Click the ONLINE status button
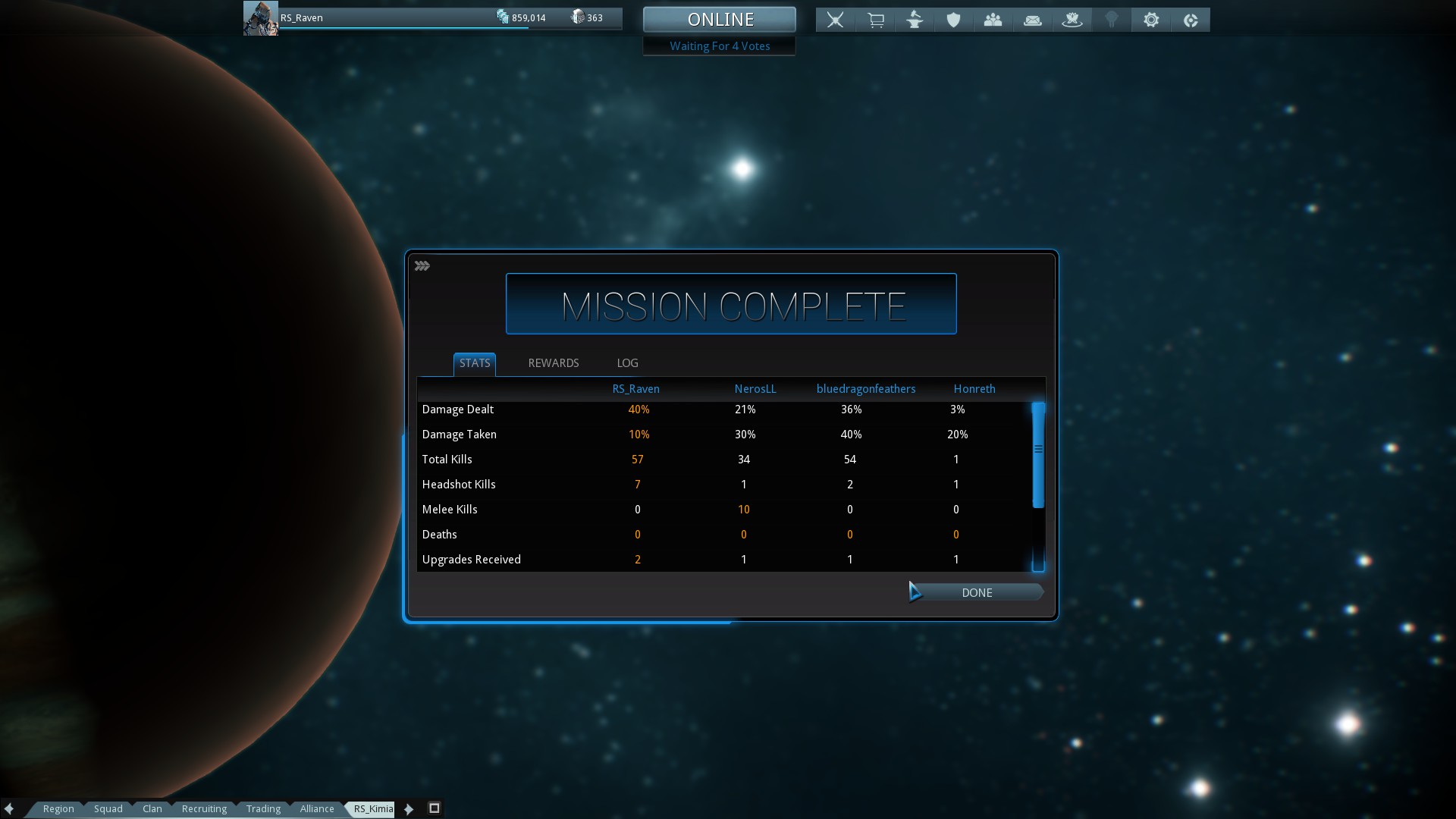The width and height of the screenshot is (1456, 819). [x=719, y=20]
